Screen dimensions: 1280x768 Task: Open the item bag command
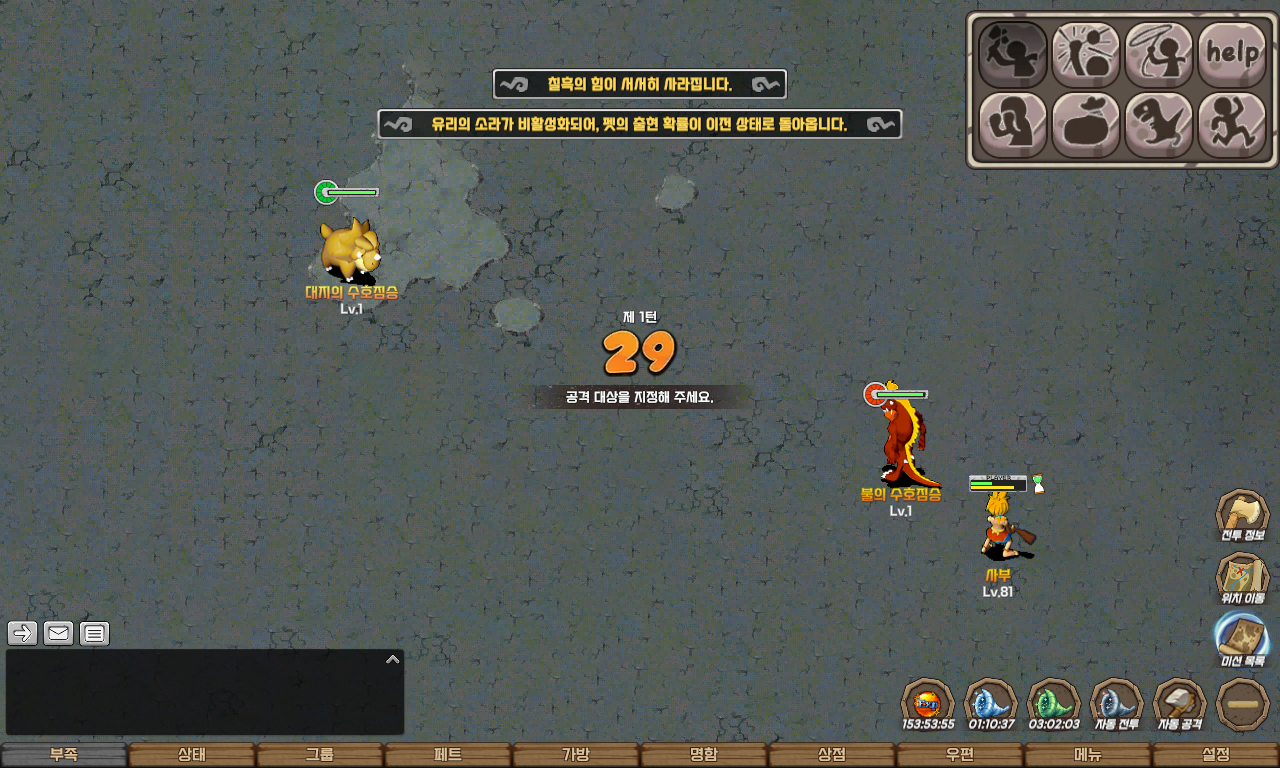(1086, 125)
